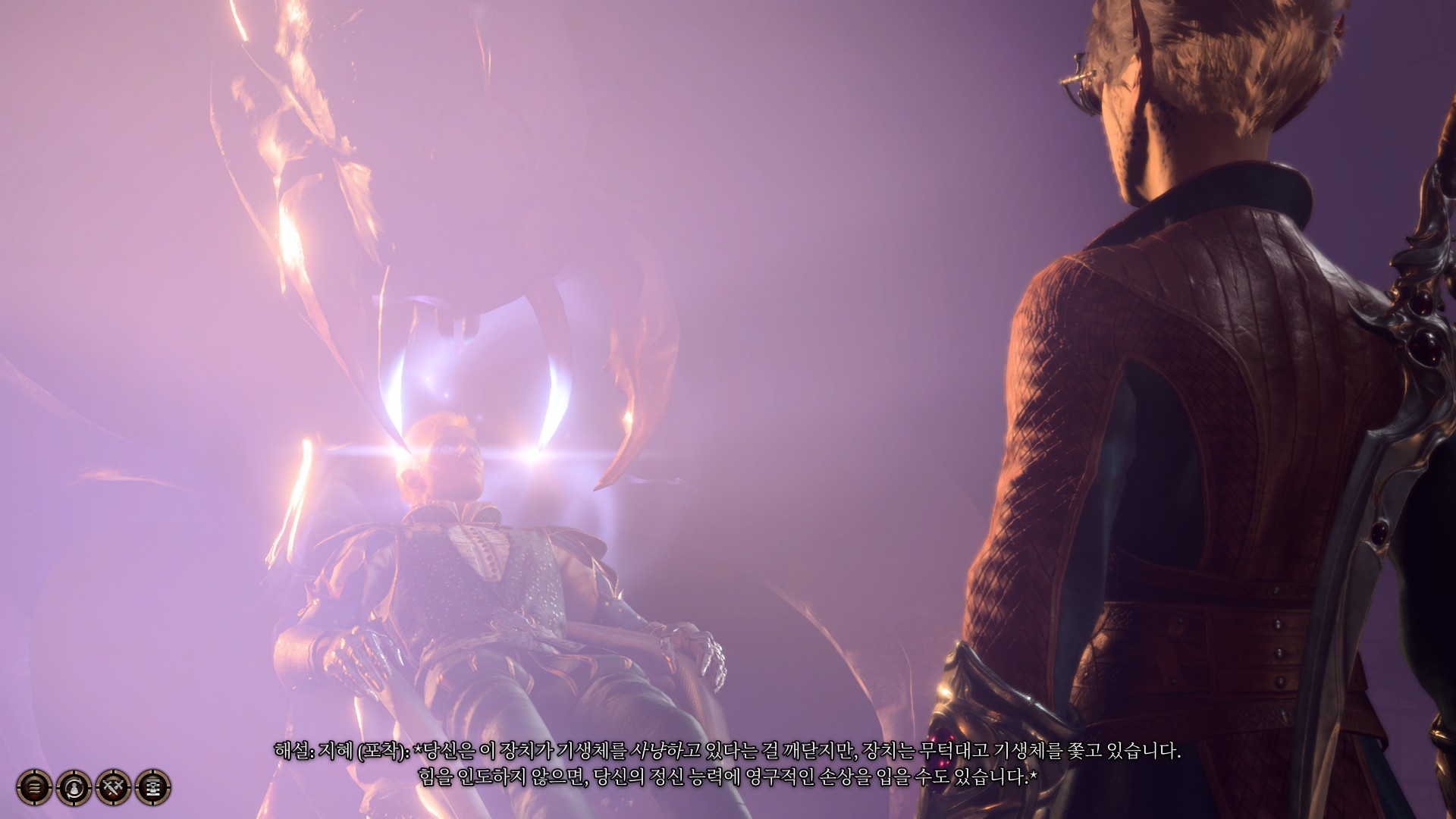The width and height of the screenshot is (1456, 819).
Task: Click the hourglass list icon
Action: [x=153, y=788]
